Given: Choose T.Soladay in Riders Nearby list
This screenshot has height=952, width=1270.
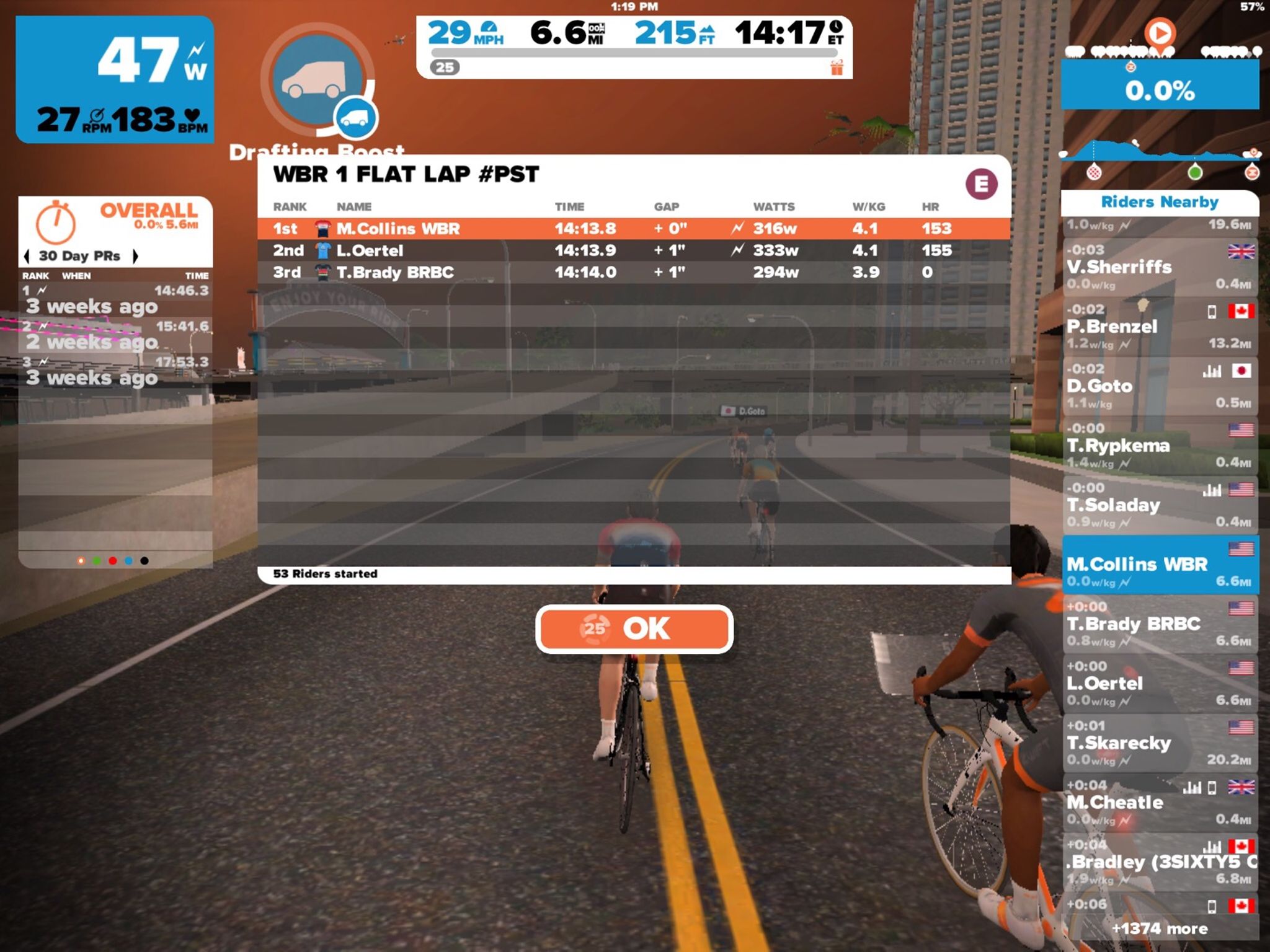Looking at the screenshot, I should [x=1159, y=505].
